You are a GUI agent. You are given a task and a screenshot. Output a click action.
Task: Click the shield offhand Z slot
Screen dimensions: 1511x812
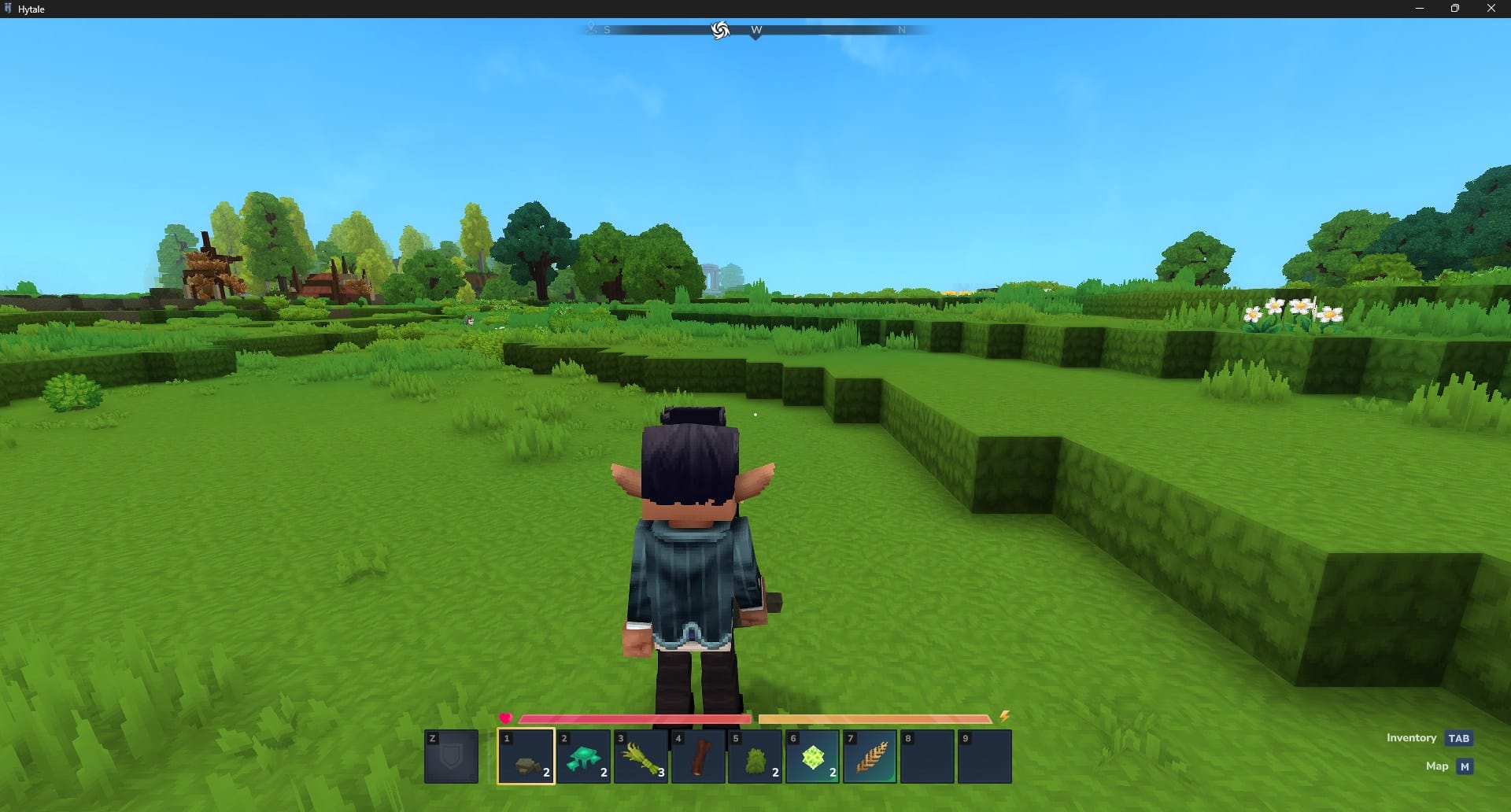453,757
